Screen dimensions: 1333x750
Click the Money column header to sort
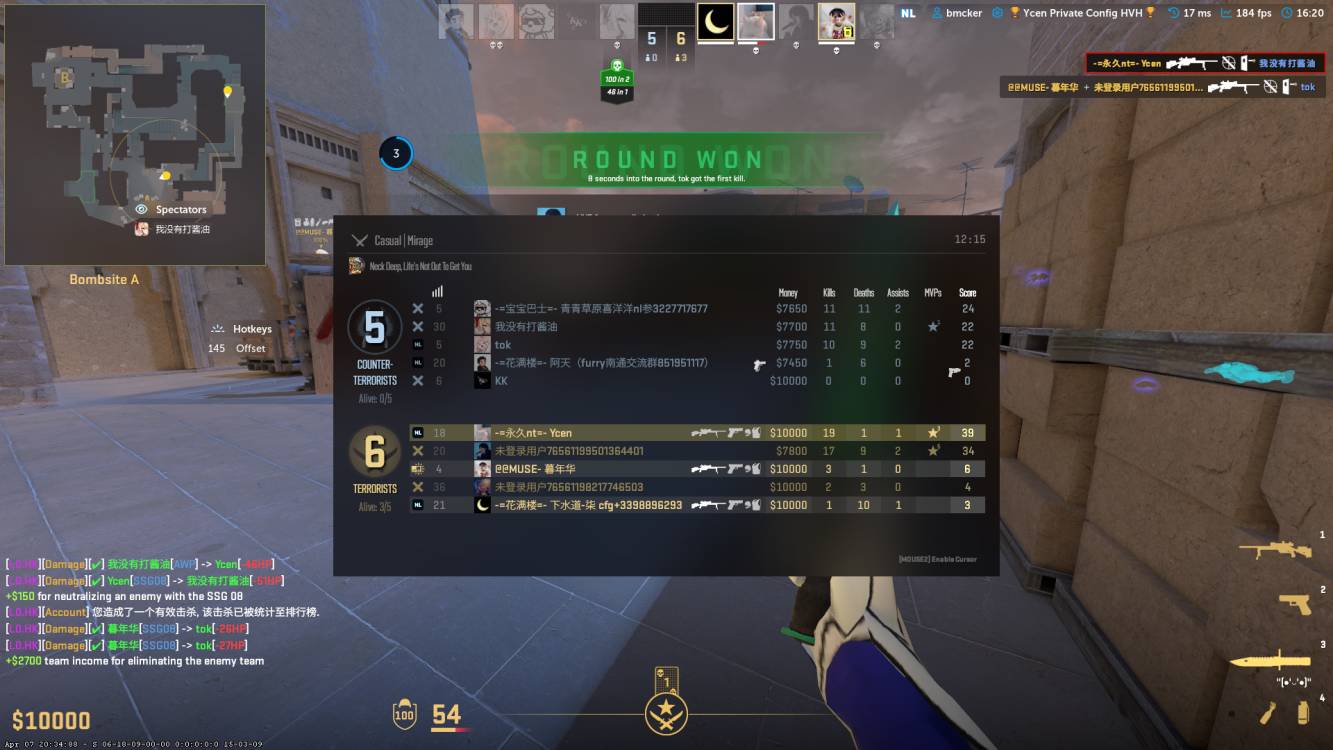789,292
